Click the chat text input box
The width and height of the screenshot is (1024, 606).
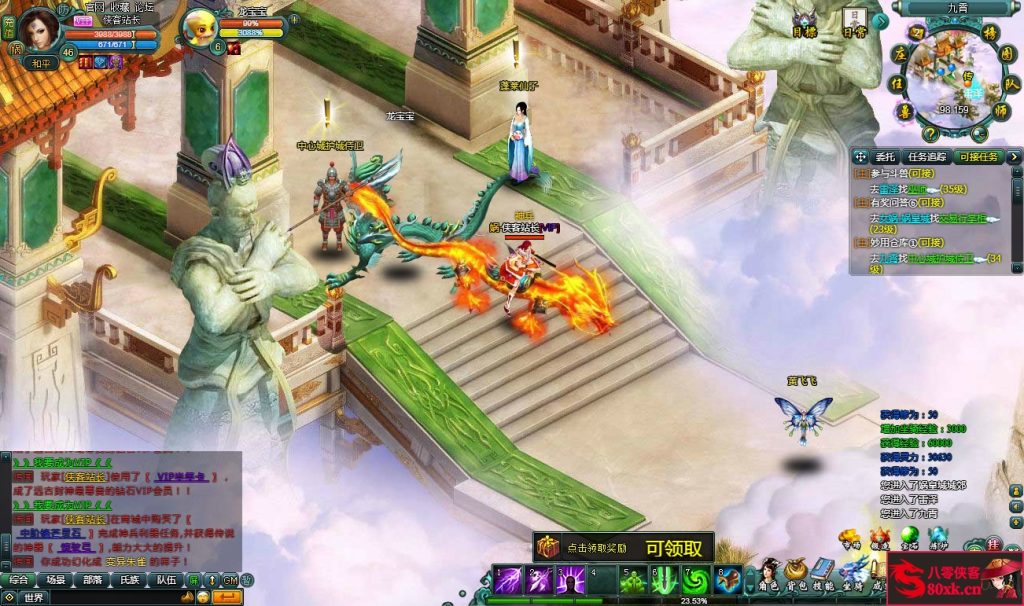coord(120,597)
